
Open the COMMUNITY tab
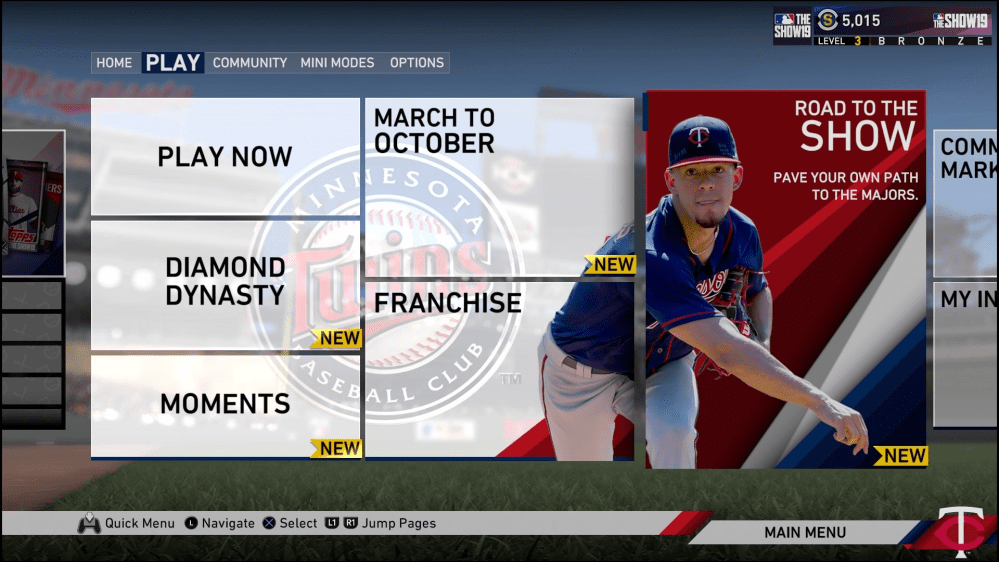250,63
